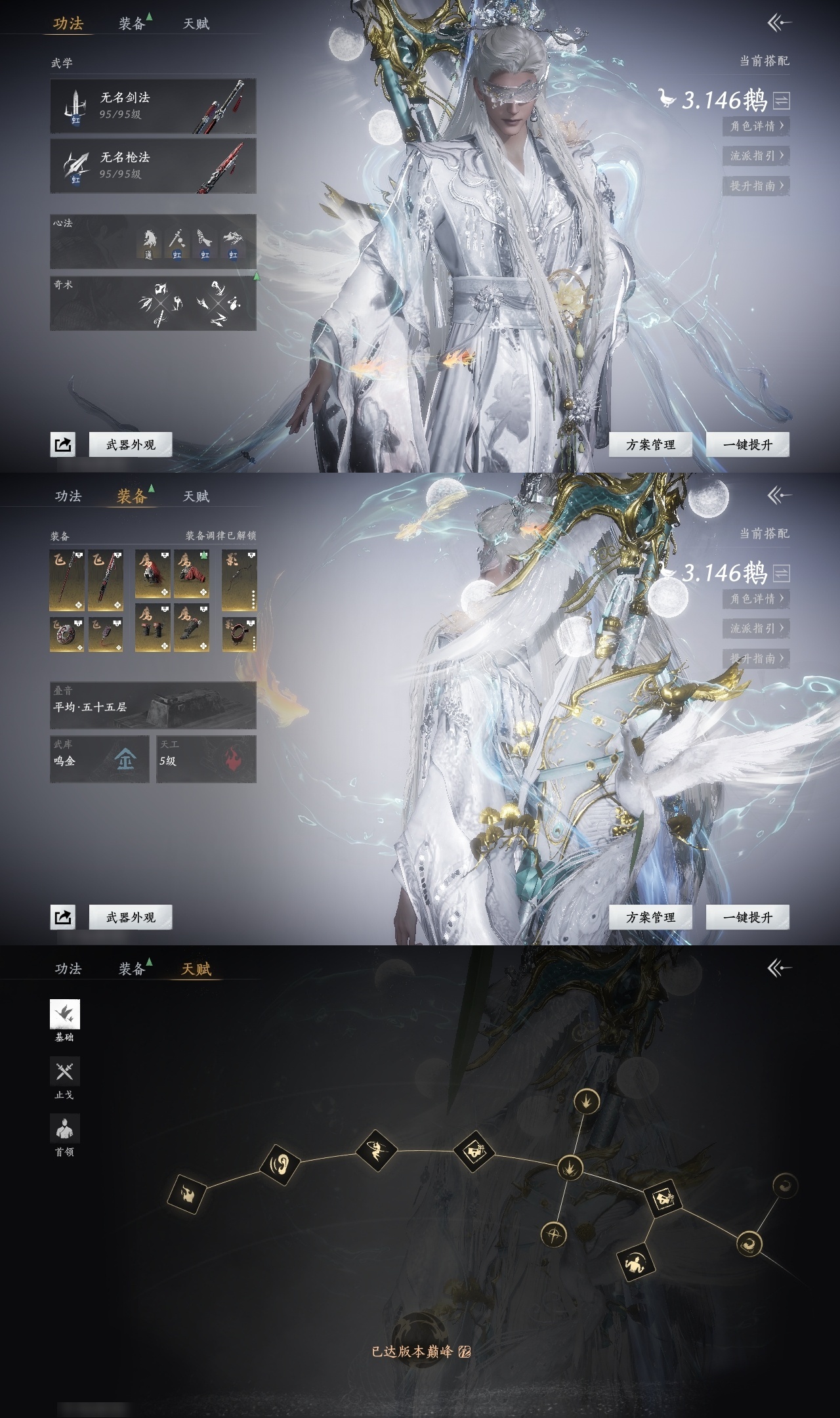This screenshot has width=840, height=1418.
Task: Open the 心法 inner arts panel
Action: [x=153, y=242]
